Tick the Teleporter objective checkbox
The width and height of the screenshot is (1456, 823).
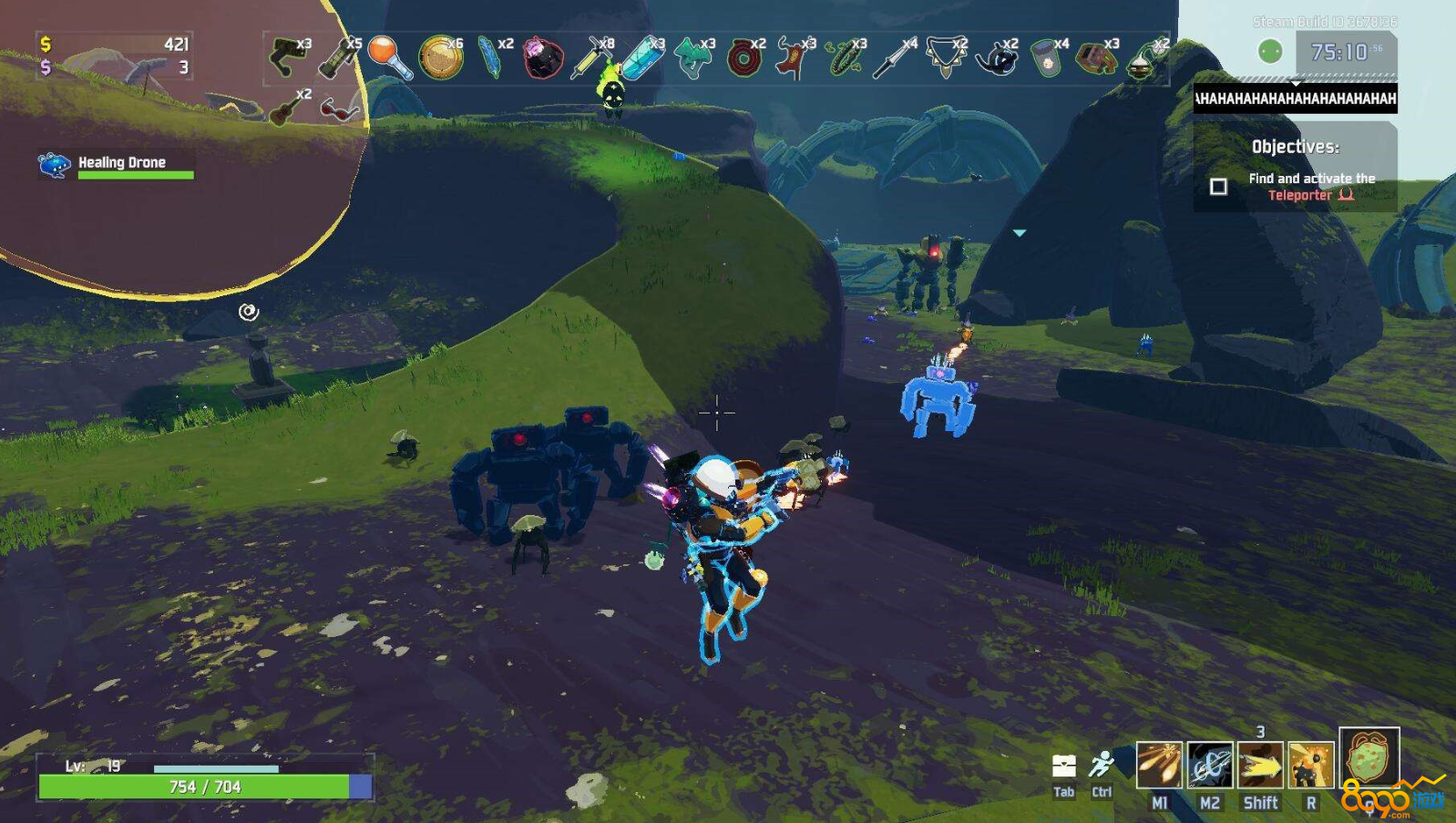pyautogui.click(x=1218, y=187)
